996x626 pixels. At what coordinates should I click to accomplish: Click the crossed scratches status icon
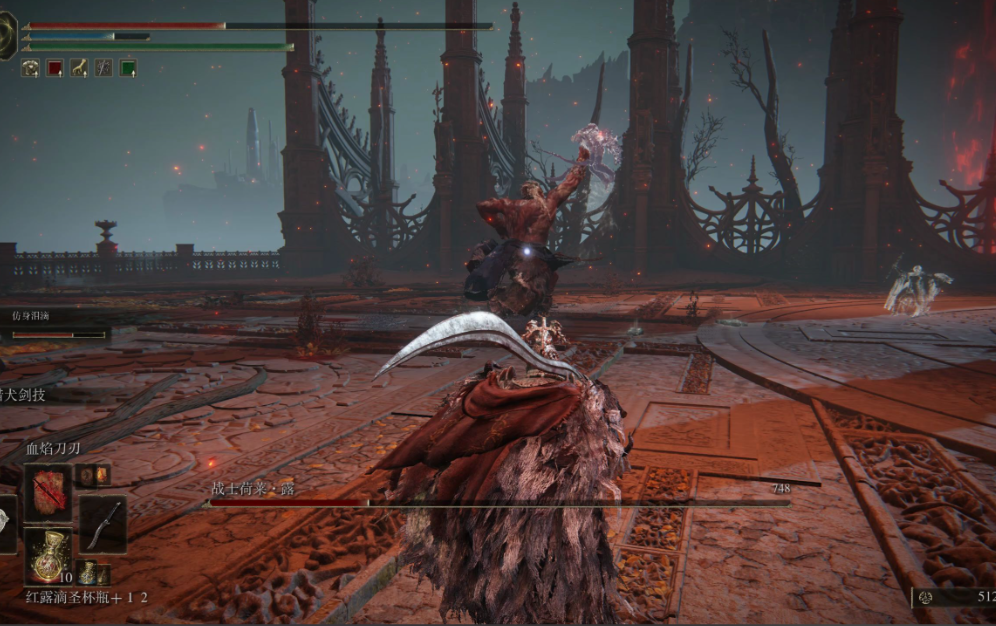(104, 68)
